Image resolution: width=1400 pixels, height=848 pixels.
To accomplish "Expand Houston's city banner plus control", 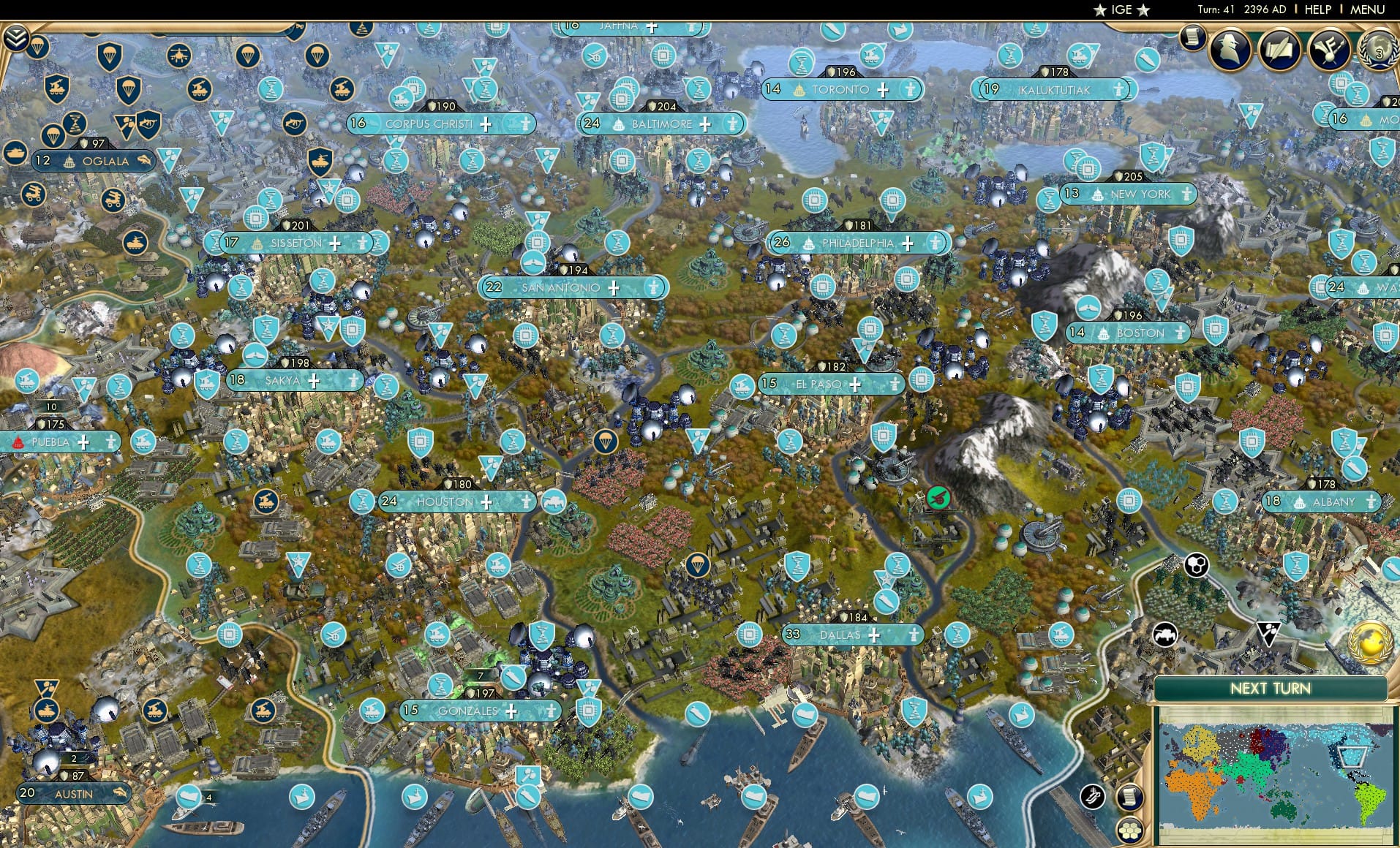I will pyautogui.click(x=486, y=502).
